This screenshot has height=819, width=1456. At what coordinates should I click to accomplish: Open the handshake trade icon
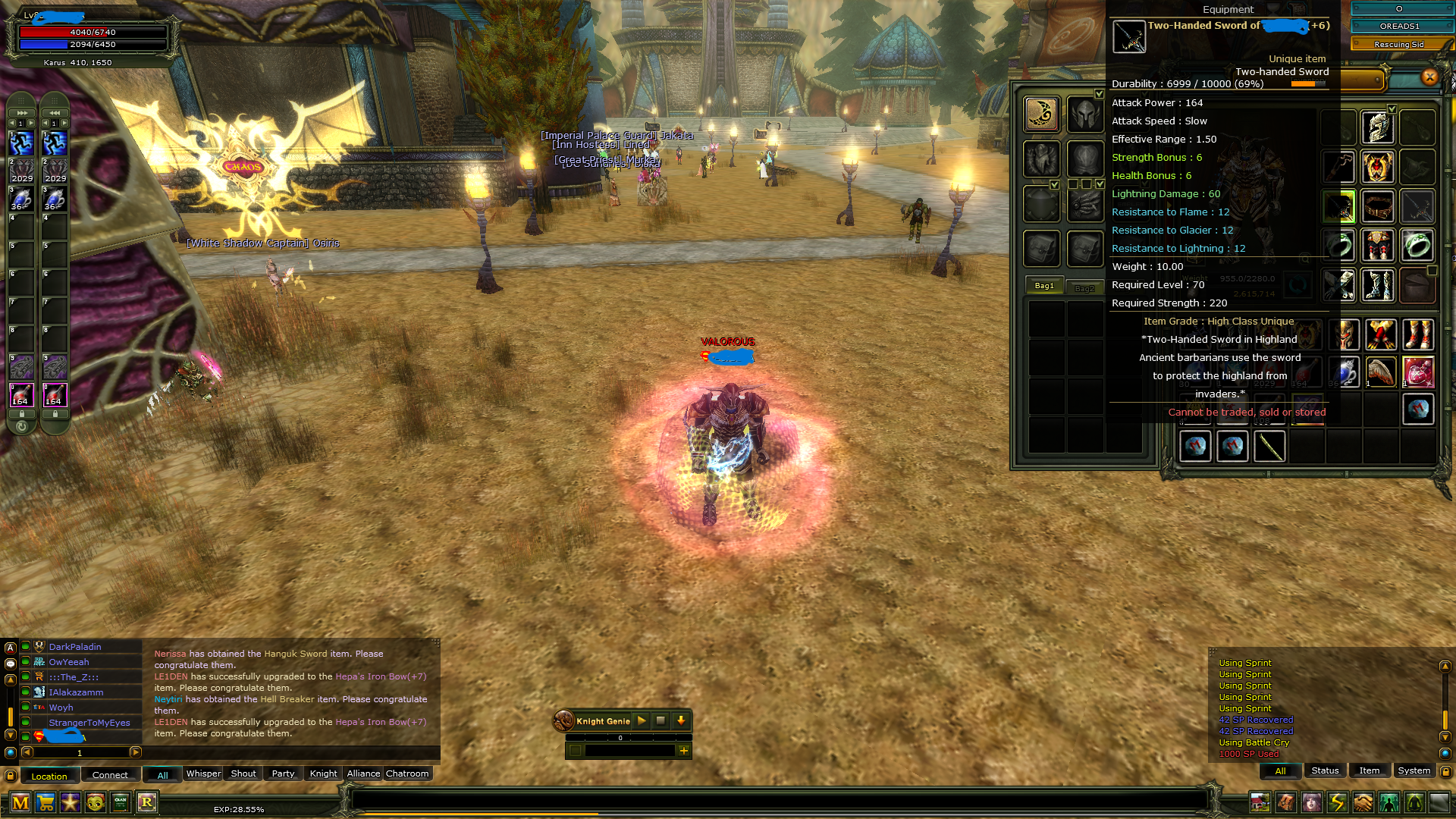[1363, 802]
